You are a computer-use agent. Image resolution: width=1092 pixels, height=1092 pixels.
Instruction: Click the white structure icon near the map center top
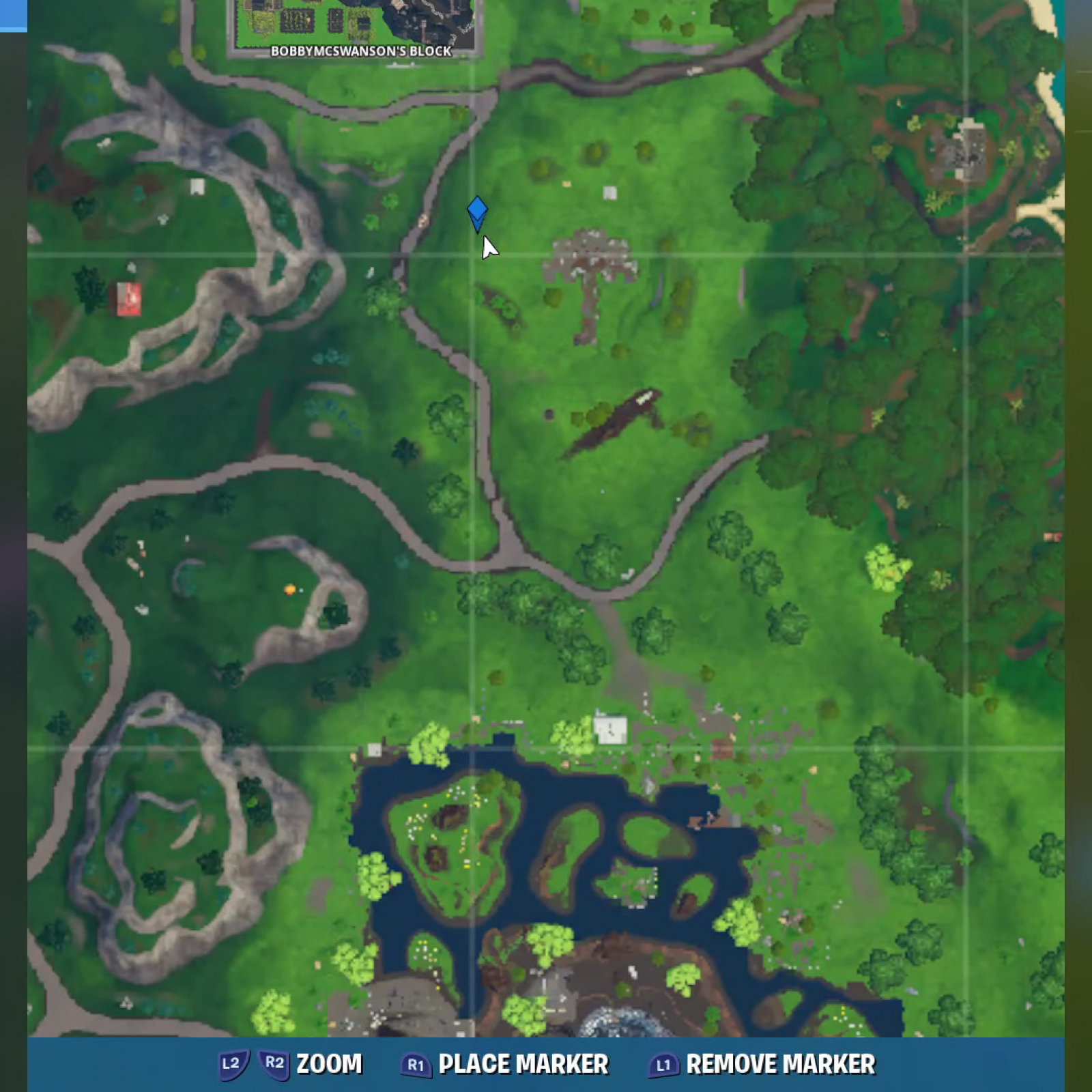[x=609, y=193]
